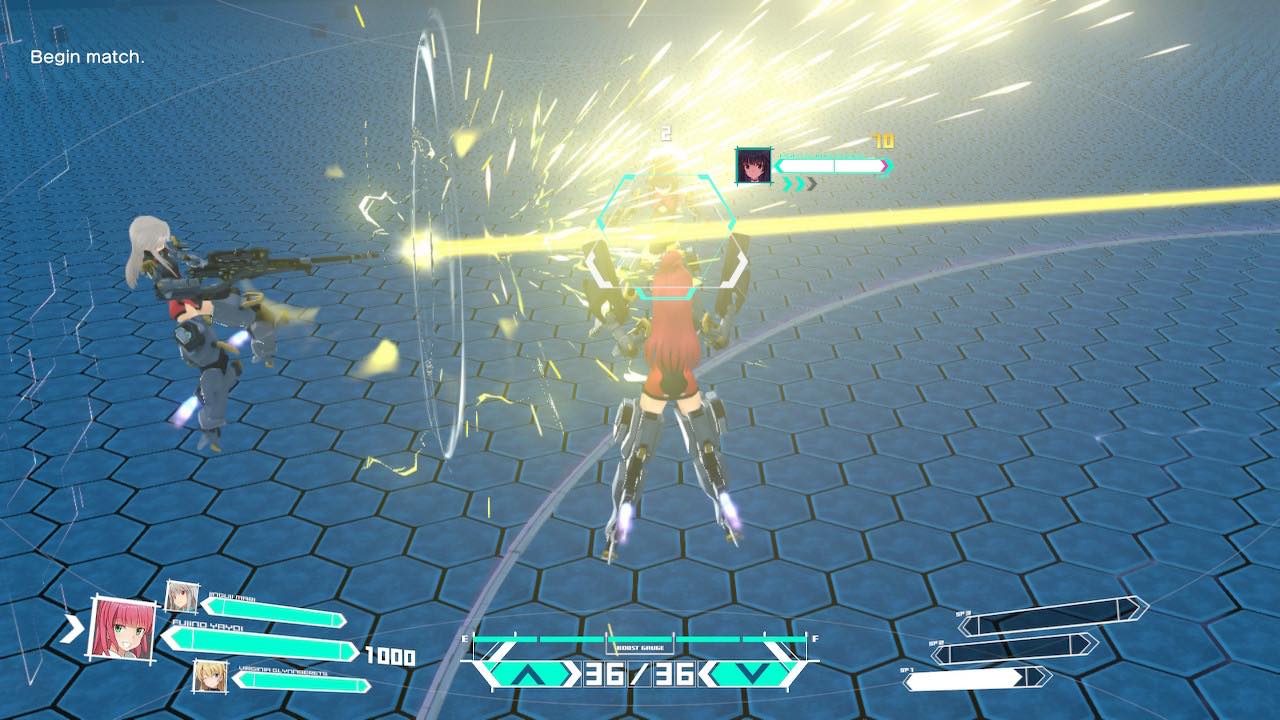Select Fujino Yayoi's red-haired portrait

(x=123, y=627)
